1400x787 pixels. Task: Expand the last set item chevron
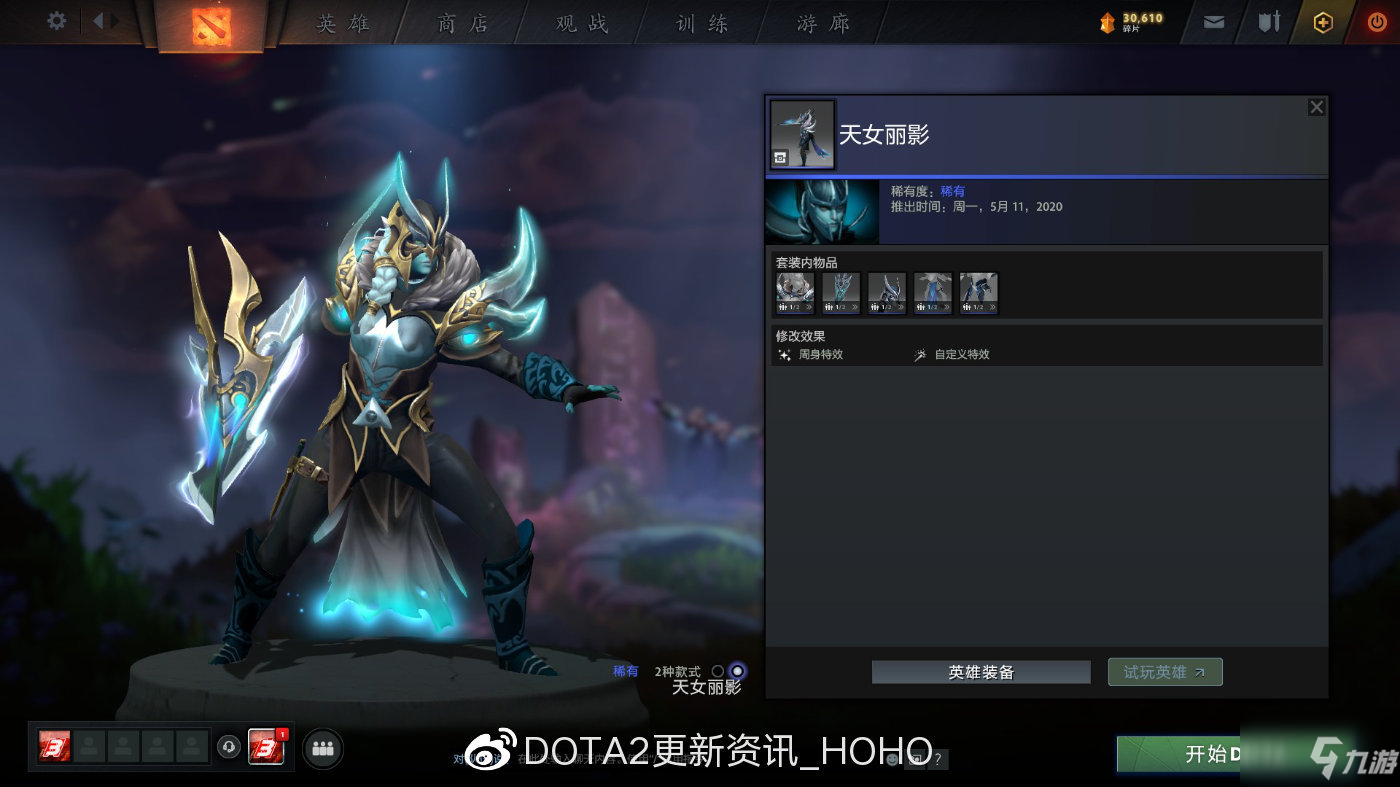point(993,306)
